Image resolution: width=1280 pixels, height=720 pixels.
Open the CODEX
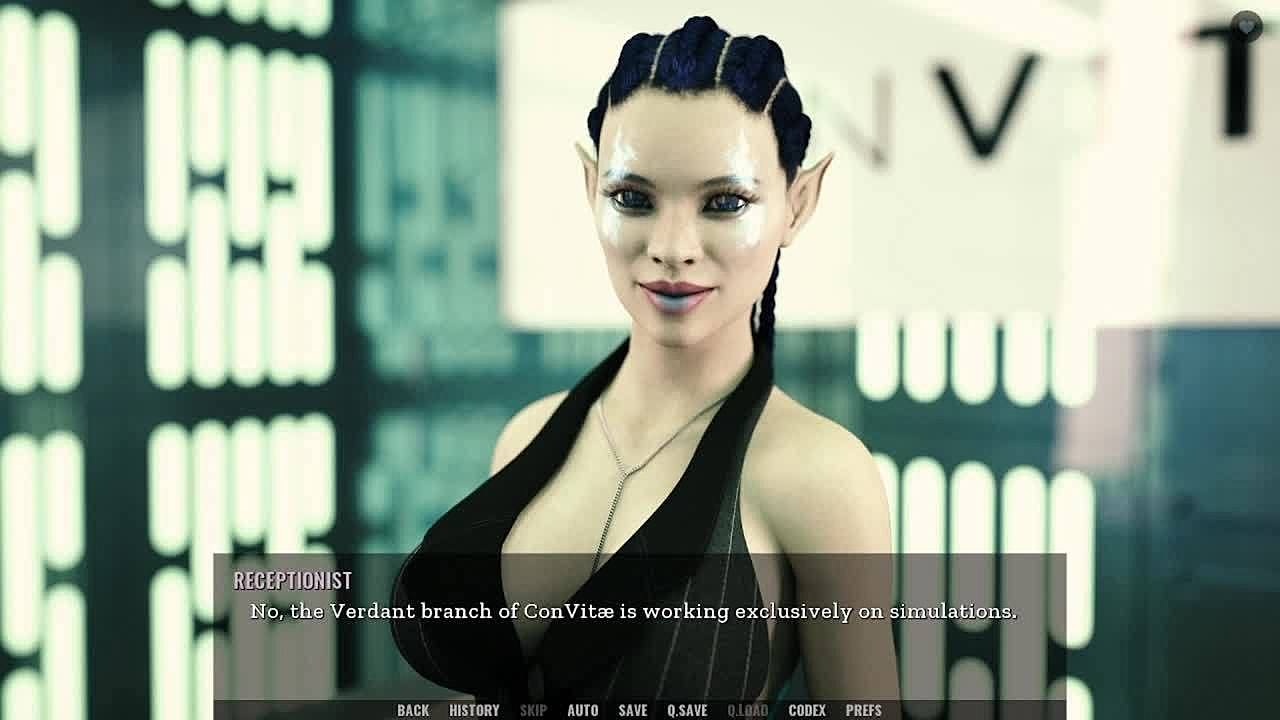[807, 710]
